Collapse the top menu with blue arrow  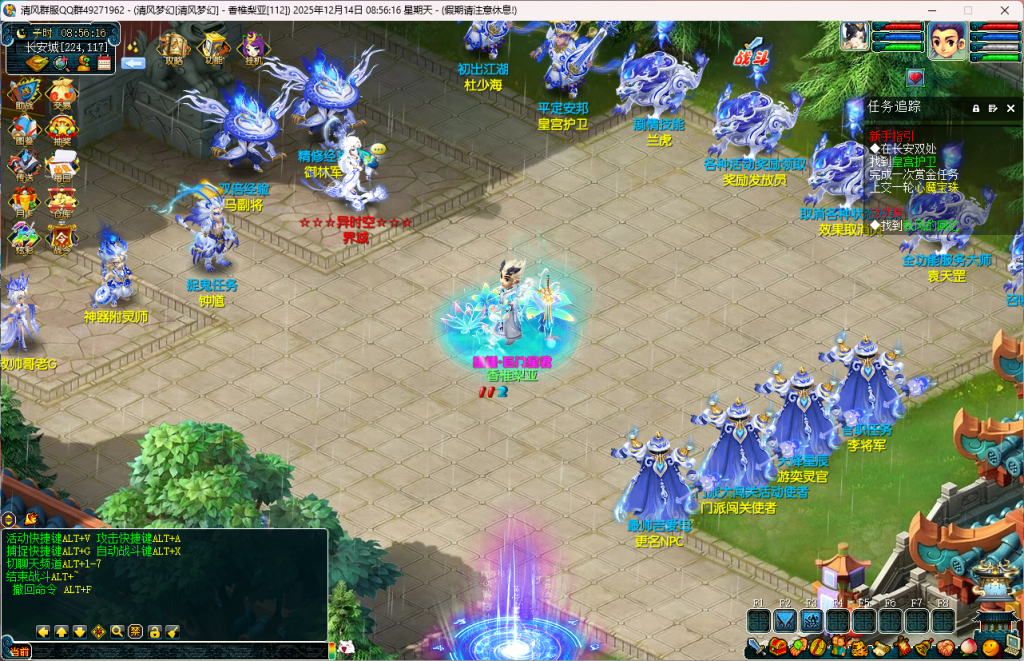(133, 63)
